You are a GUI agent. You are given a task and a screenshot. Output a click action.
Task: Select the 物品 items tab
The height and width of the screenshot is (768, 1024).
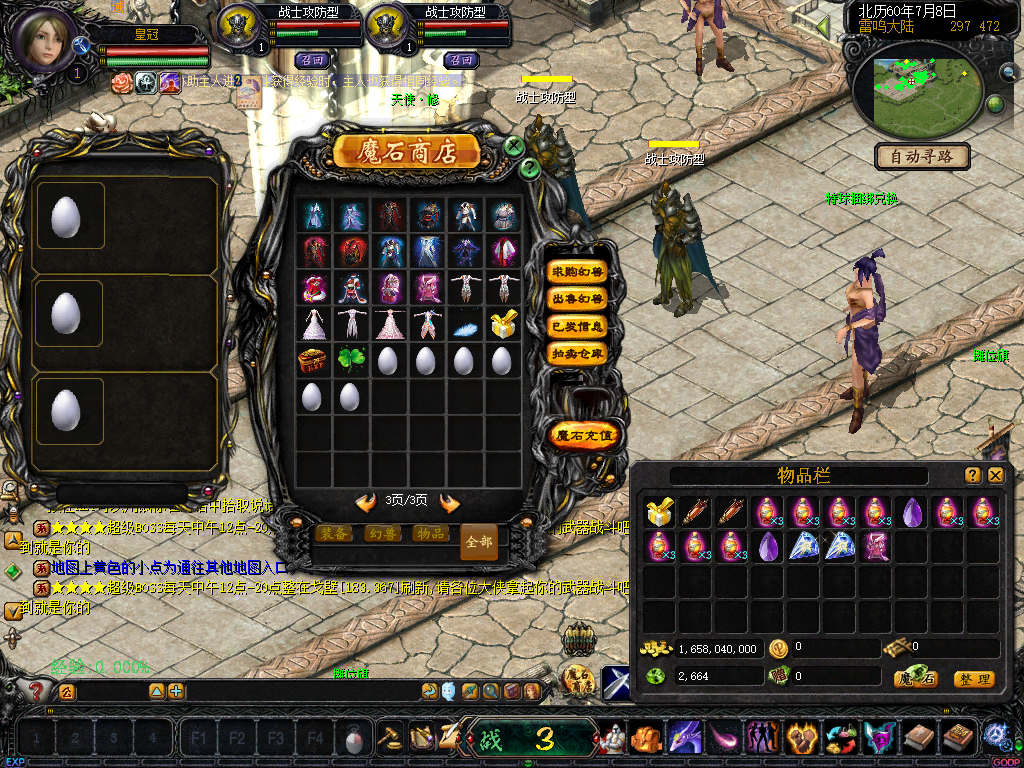coord(430,533)
